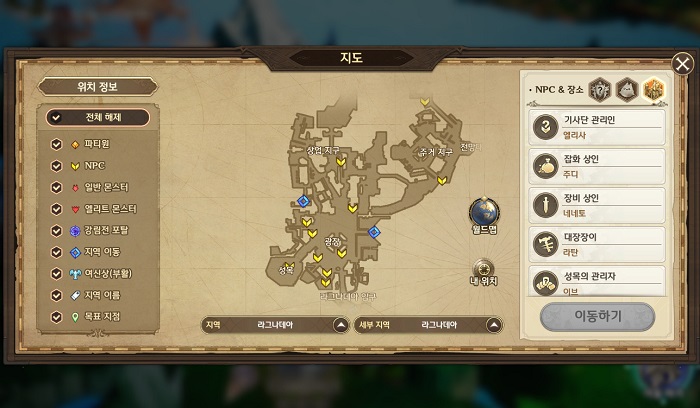The height and width of the screenshot is (408, 700).
Task: Toggle the 파티원 party member filter
Action: [x=57, y=144]
